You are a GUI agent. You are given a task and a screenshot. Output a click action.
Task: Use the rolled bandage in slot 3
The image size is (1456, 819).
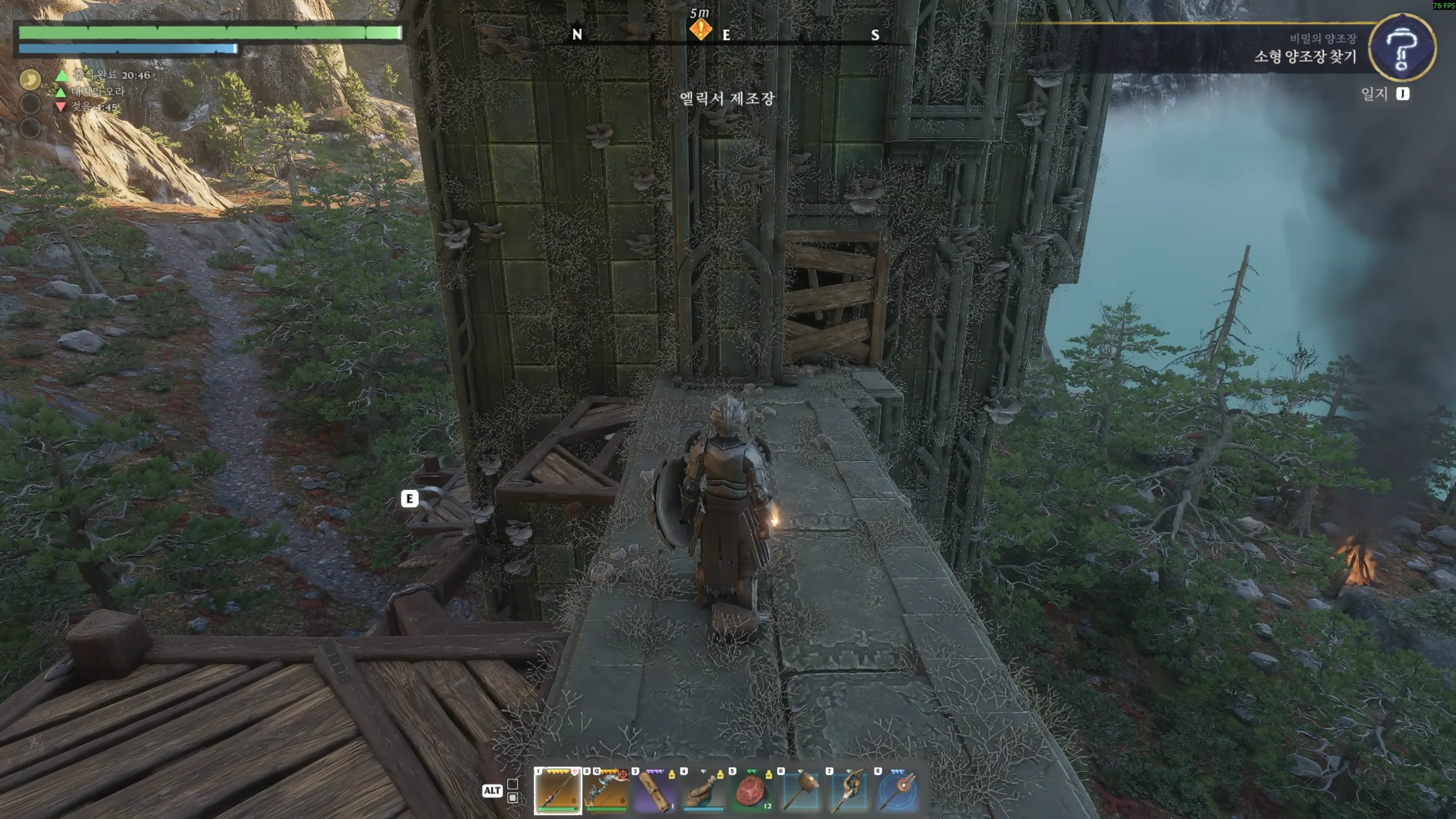coord(654,790)
